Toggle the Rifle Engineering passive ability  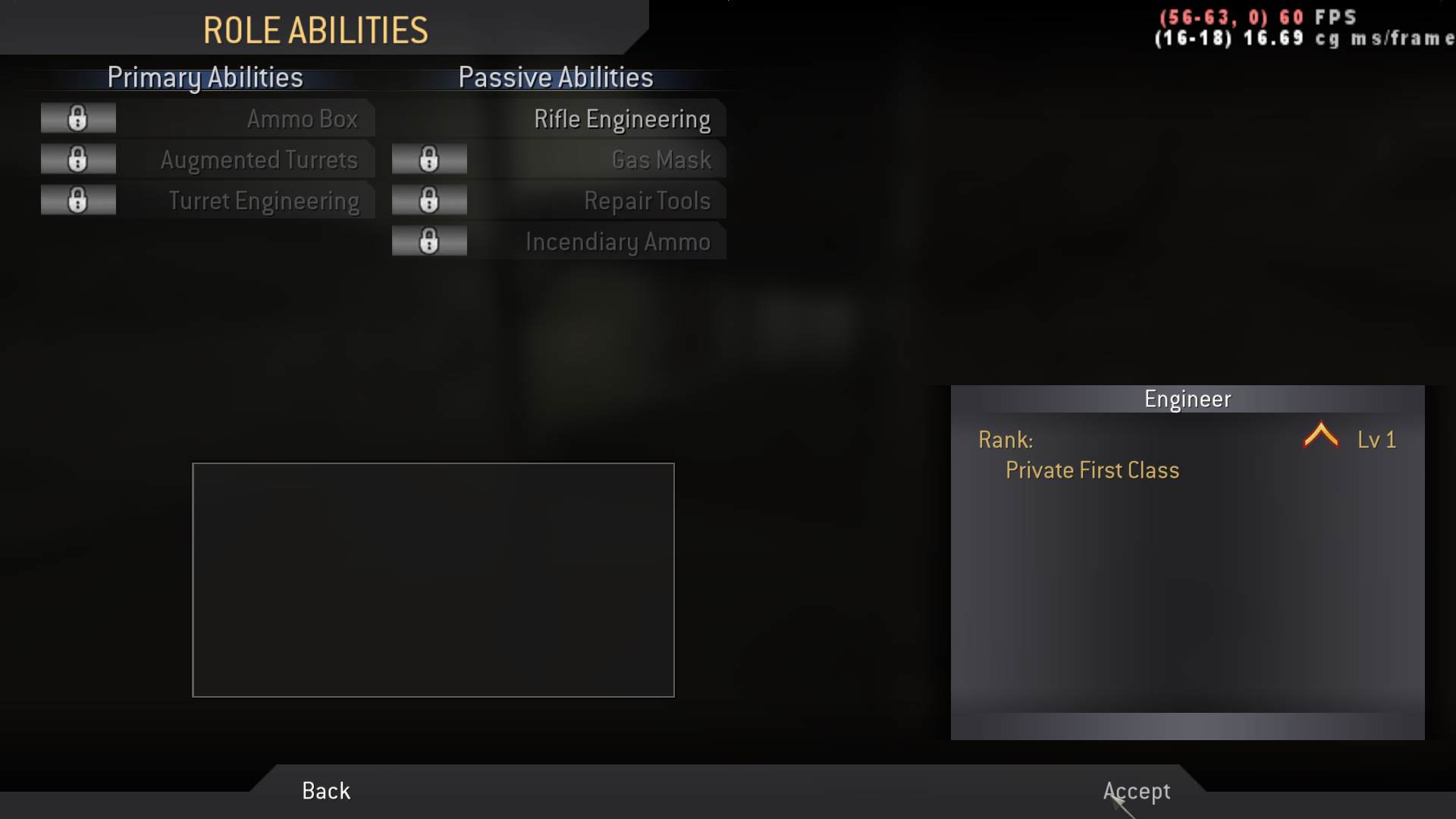[x=622, y=118]
